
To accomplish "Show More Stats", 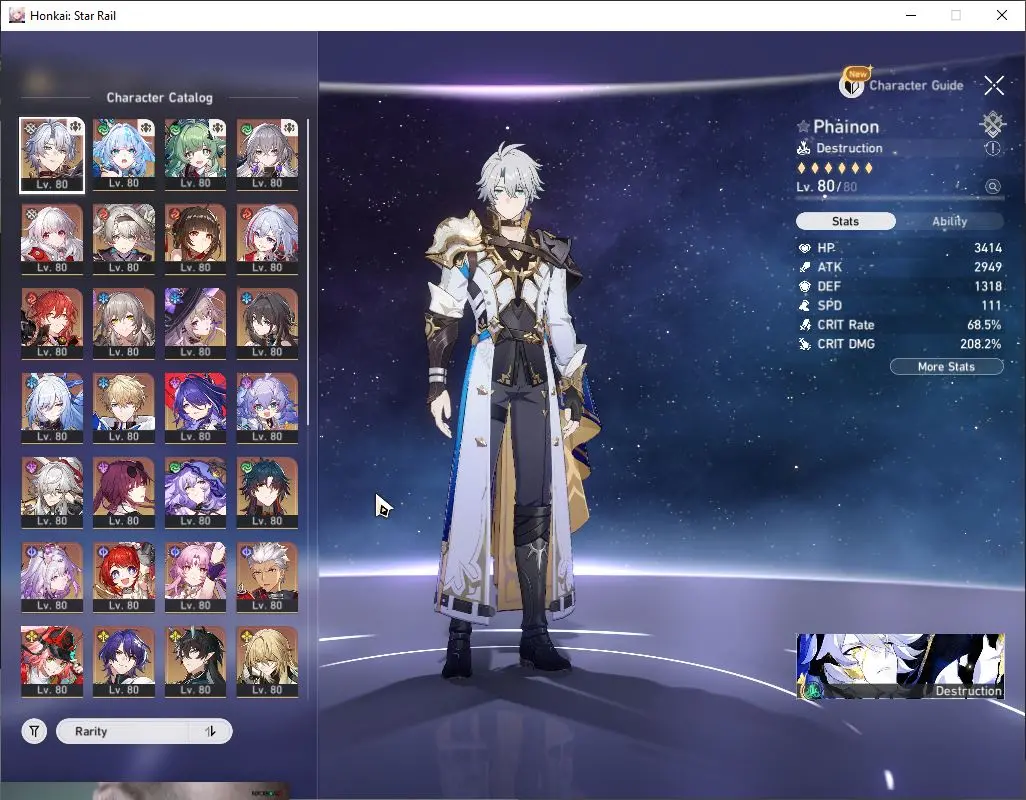I will click(946, 367).
